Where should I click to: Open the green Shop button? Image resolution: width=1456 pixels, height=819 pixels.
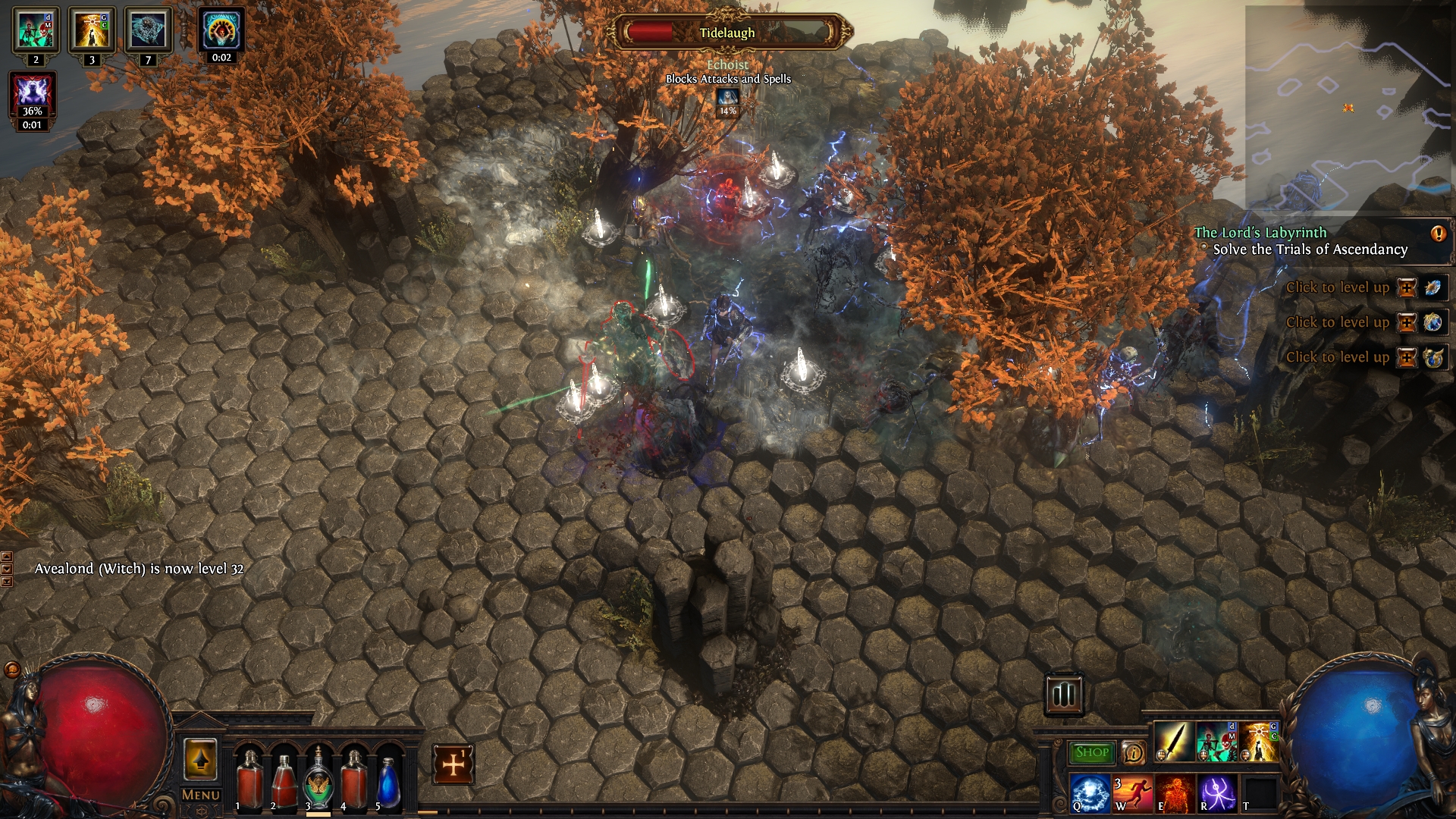coord(1091,752)
